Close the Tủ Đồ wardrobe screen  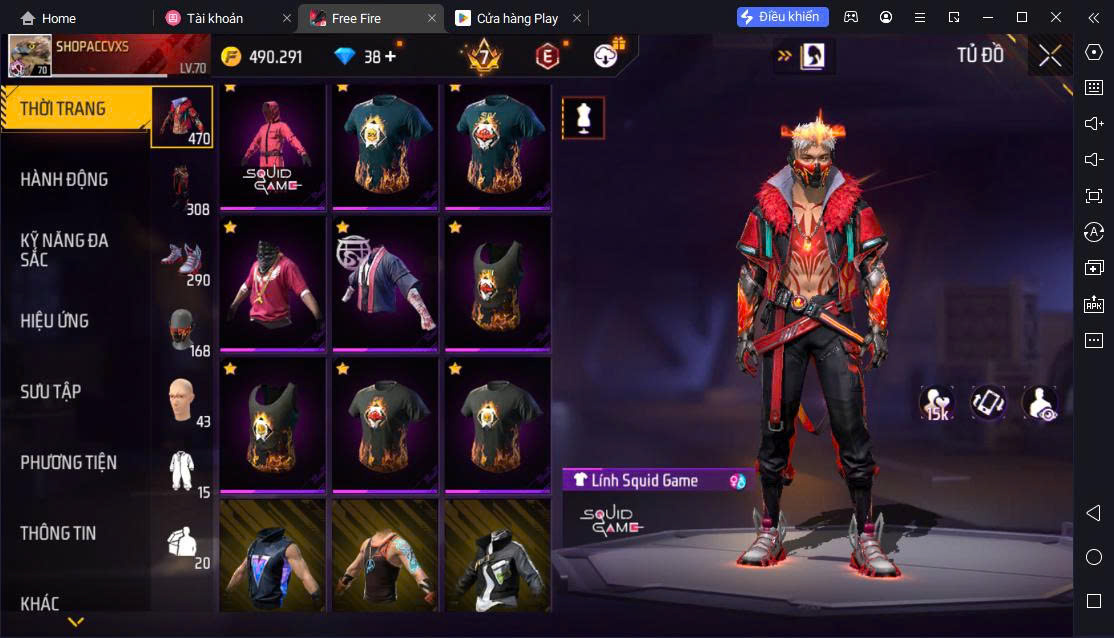tap(1049, 56)
